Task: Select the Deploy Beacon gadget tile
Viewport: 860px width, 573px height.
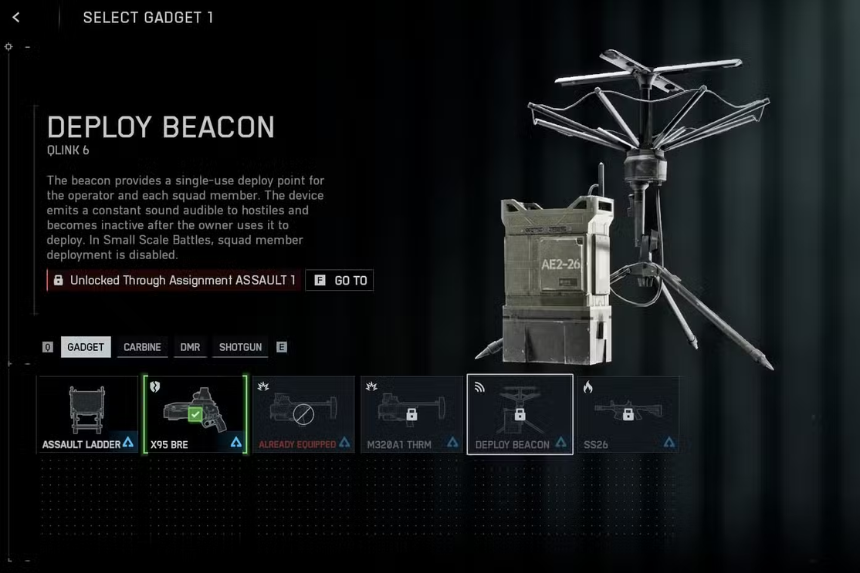Action: [x=519, y=414]
